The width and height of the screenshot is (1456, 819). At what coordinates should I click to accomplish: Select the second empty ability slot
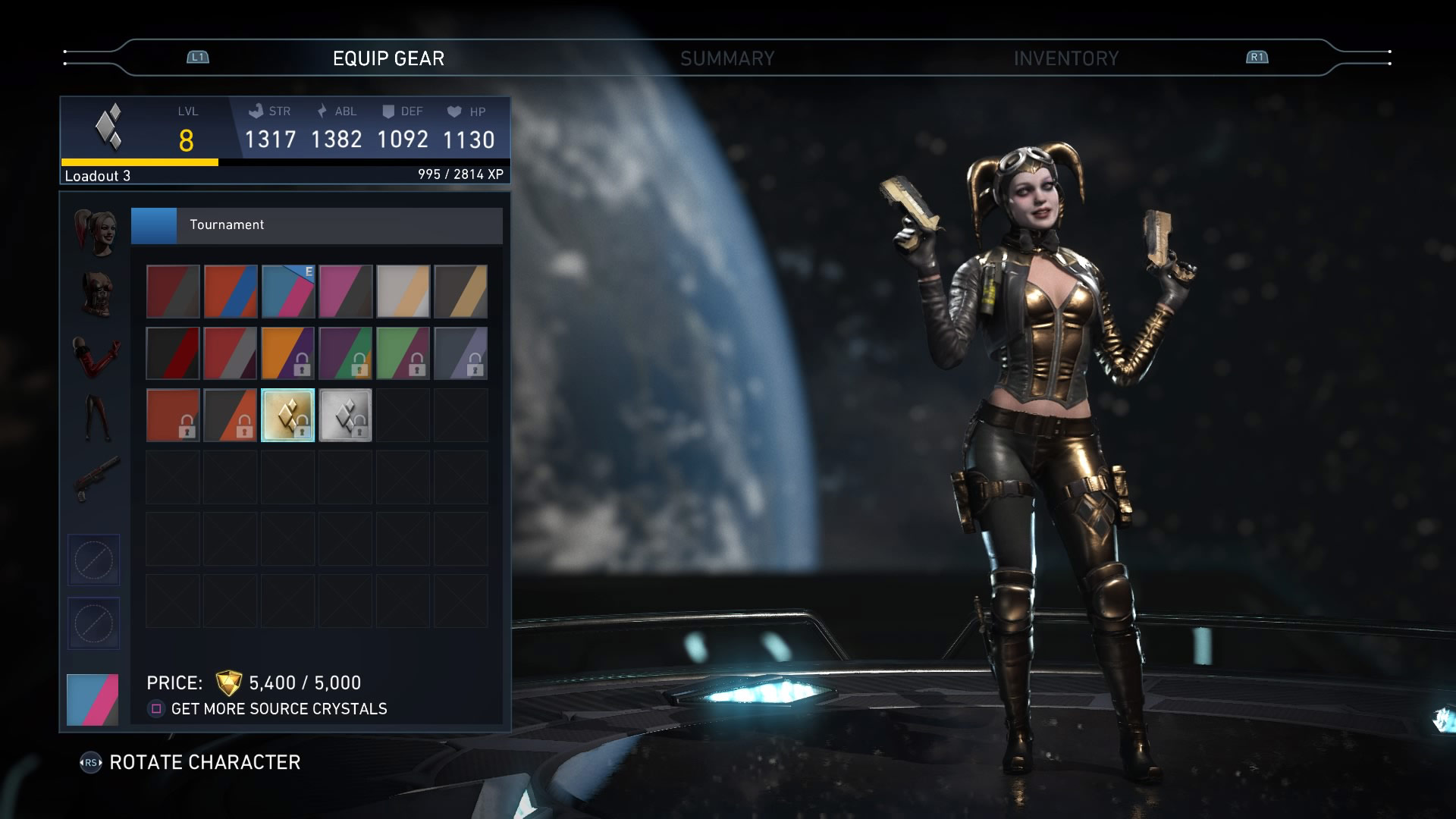(x=93, y=623)
